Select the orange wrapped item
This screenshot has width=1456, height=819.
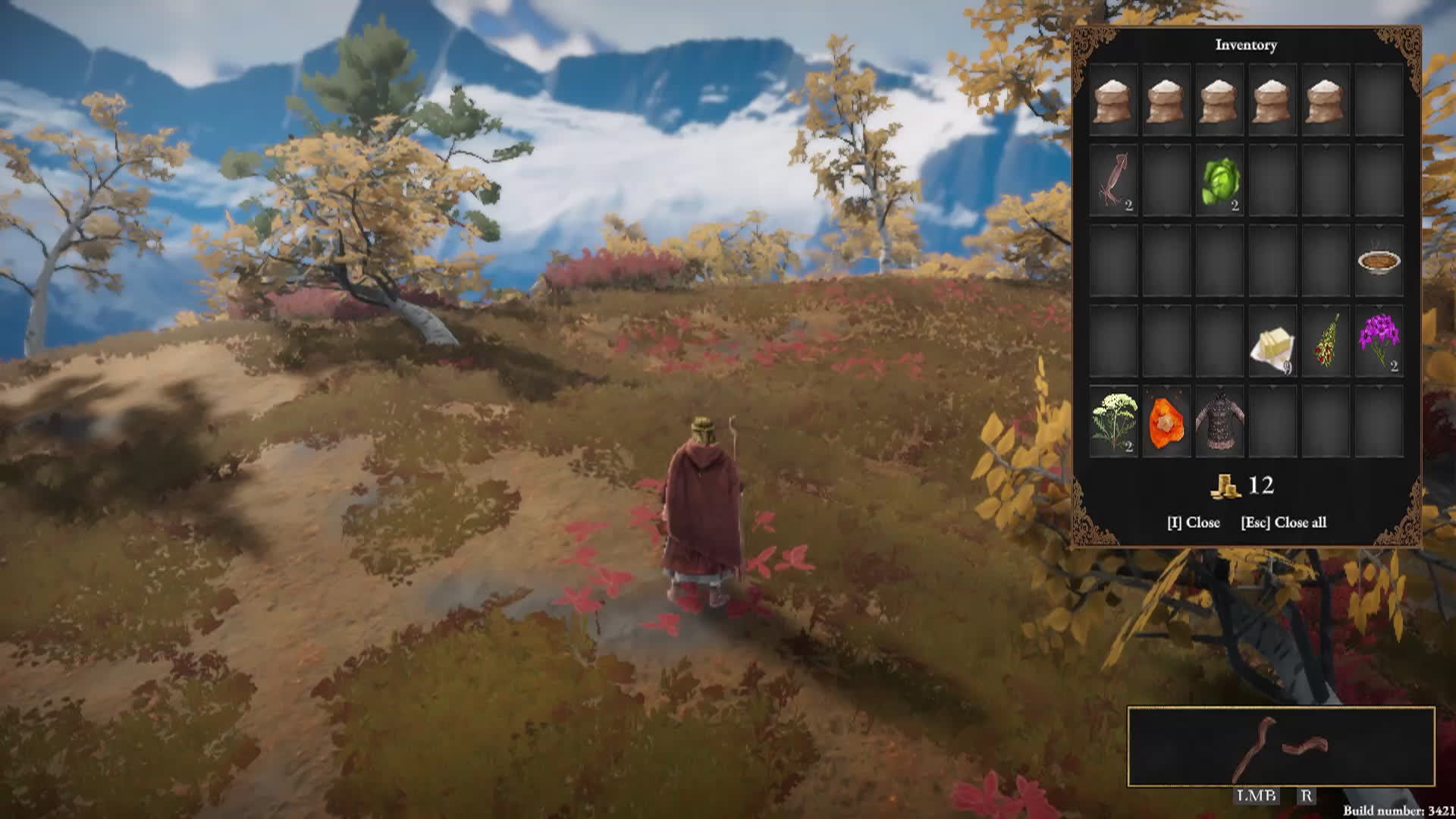pyautogui.click(x=1166, y=422)
